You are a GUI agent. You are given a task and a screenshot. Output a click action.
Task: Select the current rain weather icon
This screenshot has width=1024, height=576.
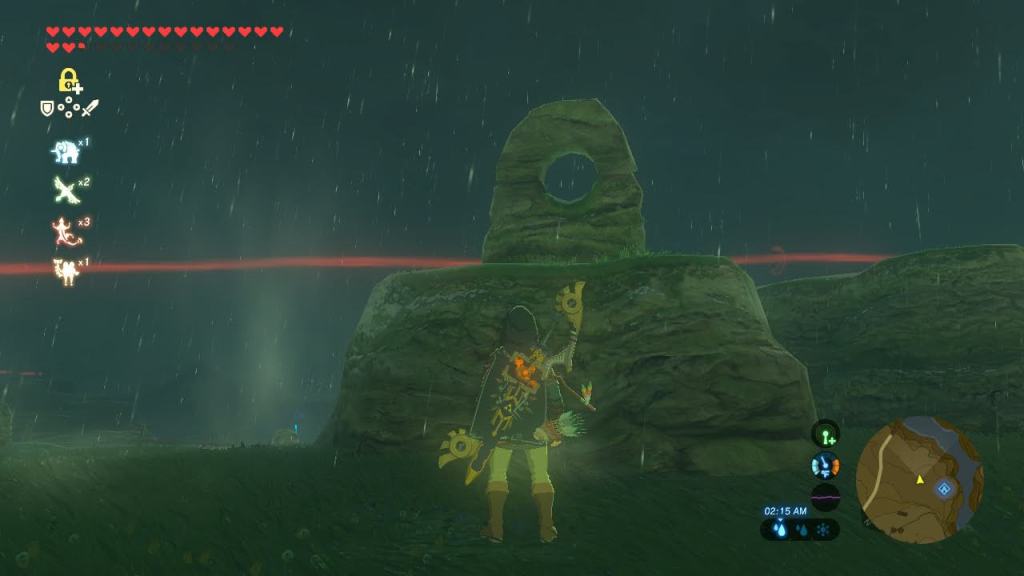780,530
